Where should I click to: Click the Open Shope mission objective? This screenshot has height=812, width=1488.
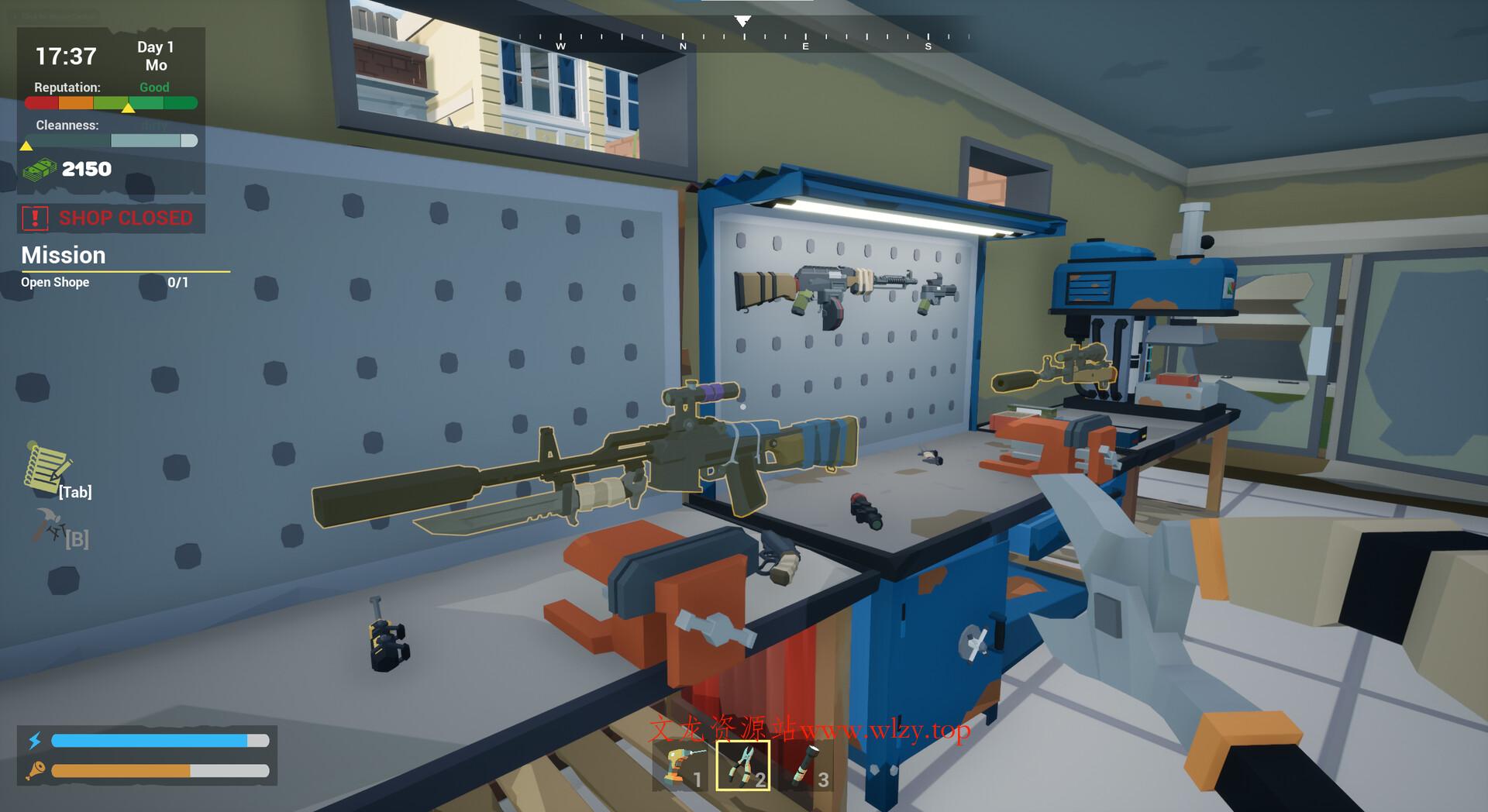(x=55, y=283)
